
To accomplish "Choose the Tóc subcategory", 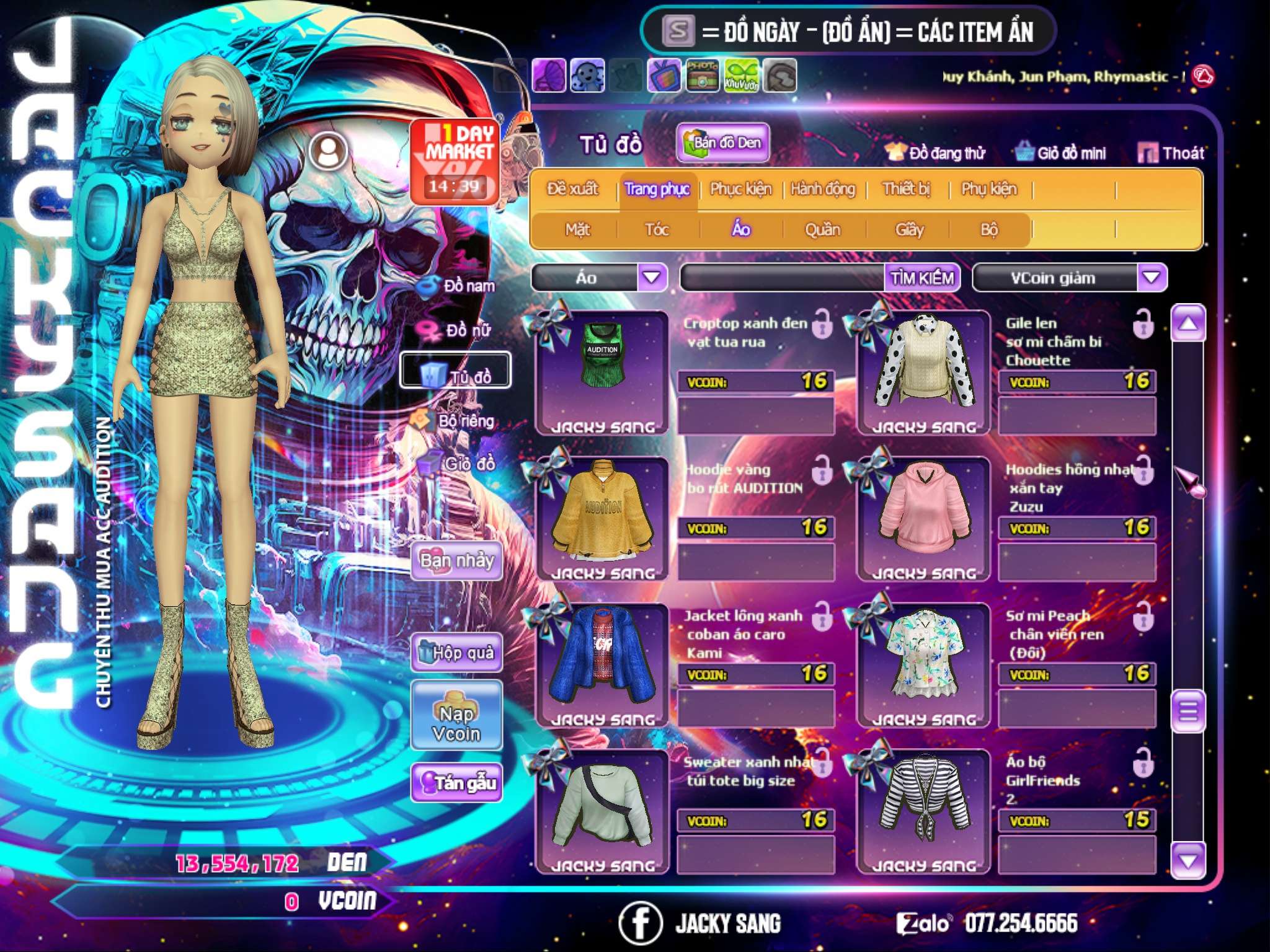I will point(657,229).
